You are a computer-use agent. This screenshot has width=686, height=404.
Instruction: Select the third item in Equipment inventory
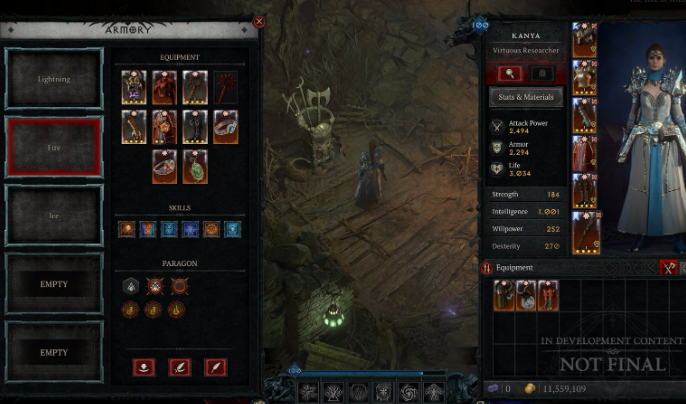click(x=548, y=295)
